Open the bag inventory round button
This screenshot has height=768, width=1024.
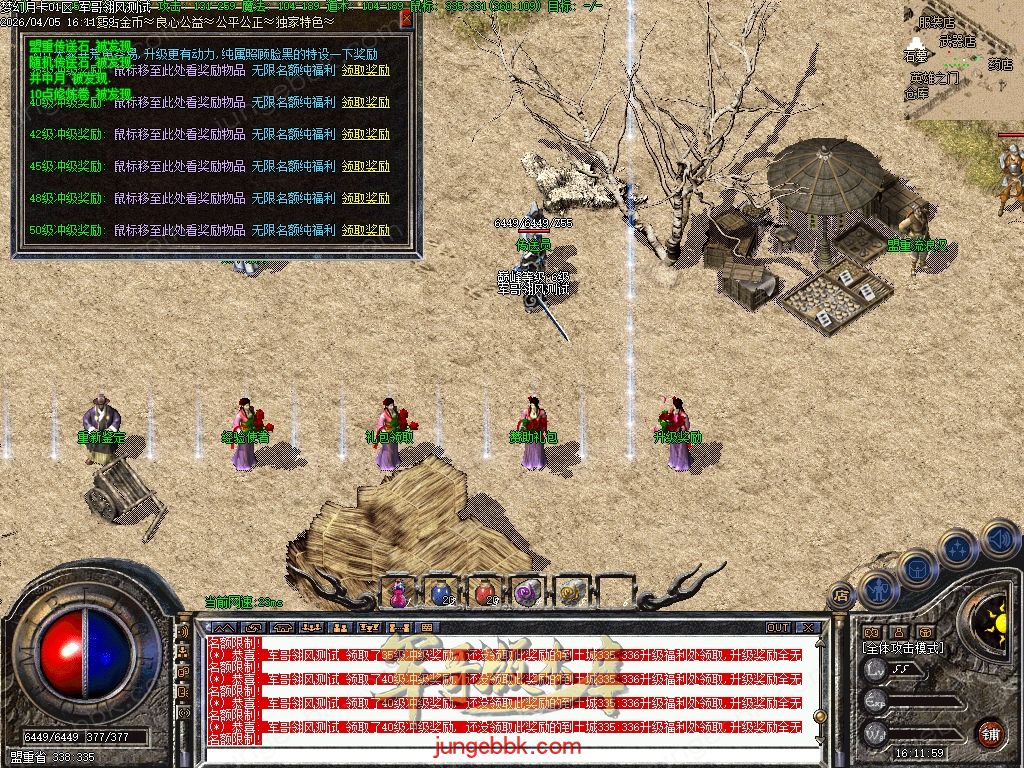tap(916, 569)
